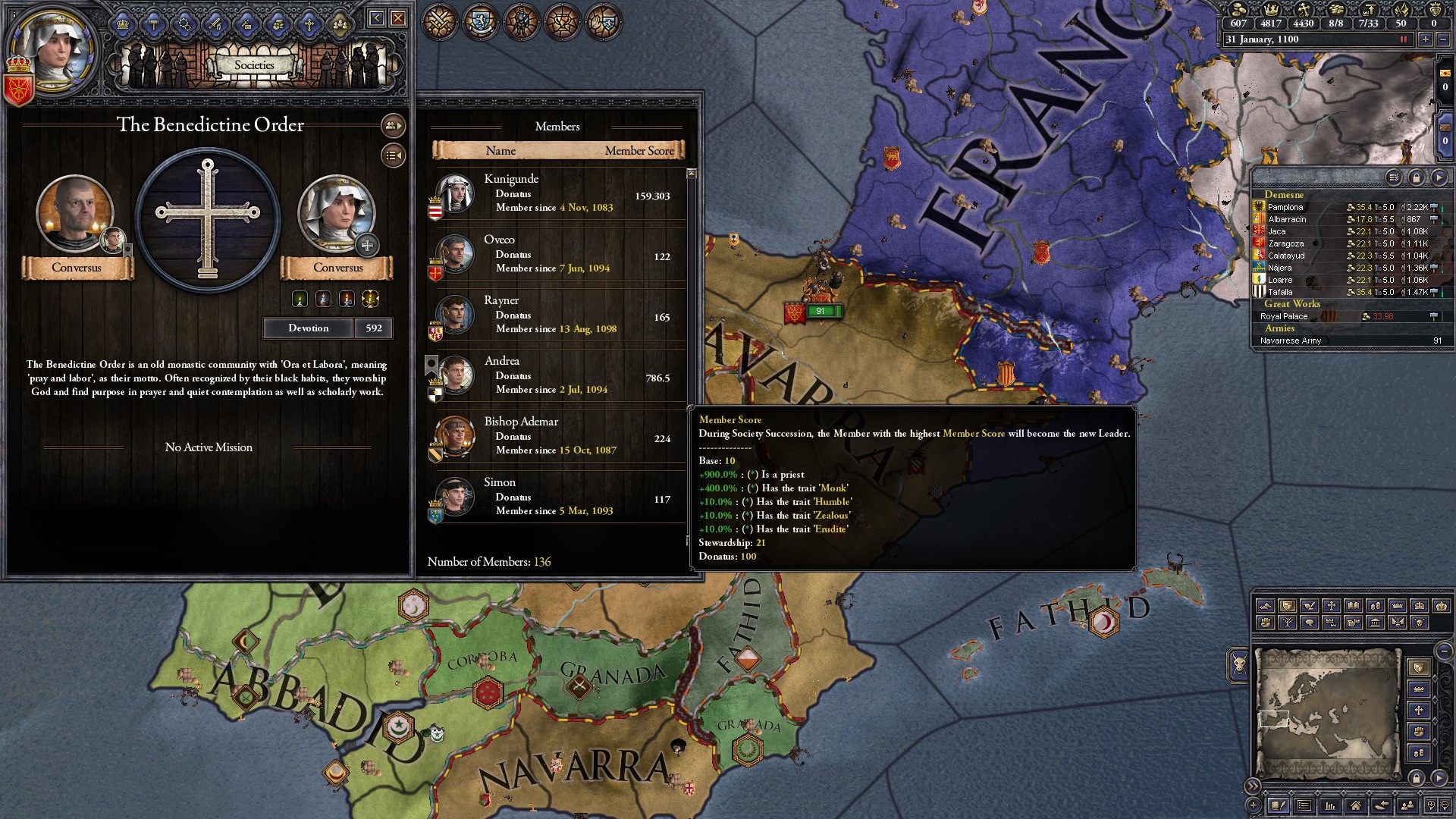Open the Royal Palace great work
This screenshot has width=1456, height=819.
(x=1284, y=316)
